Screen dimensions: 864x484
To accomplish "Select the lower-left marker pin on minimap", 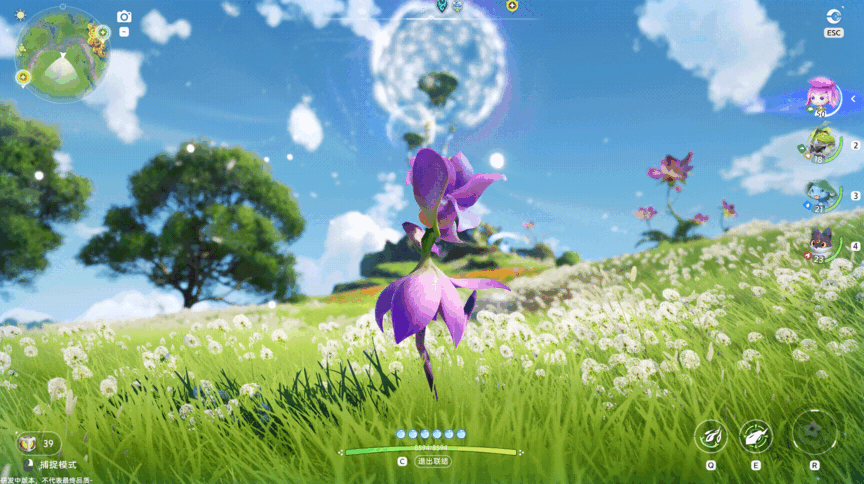I will (x=23, y=76).
